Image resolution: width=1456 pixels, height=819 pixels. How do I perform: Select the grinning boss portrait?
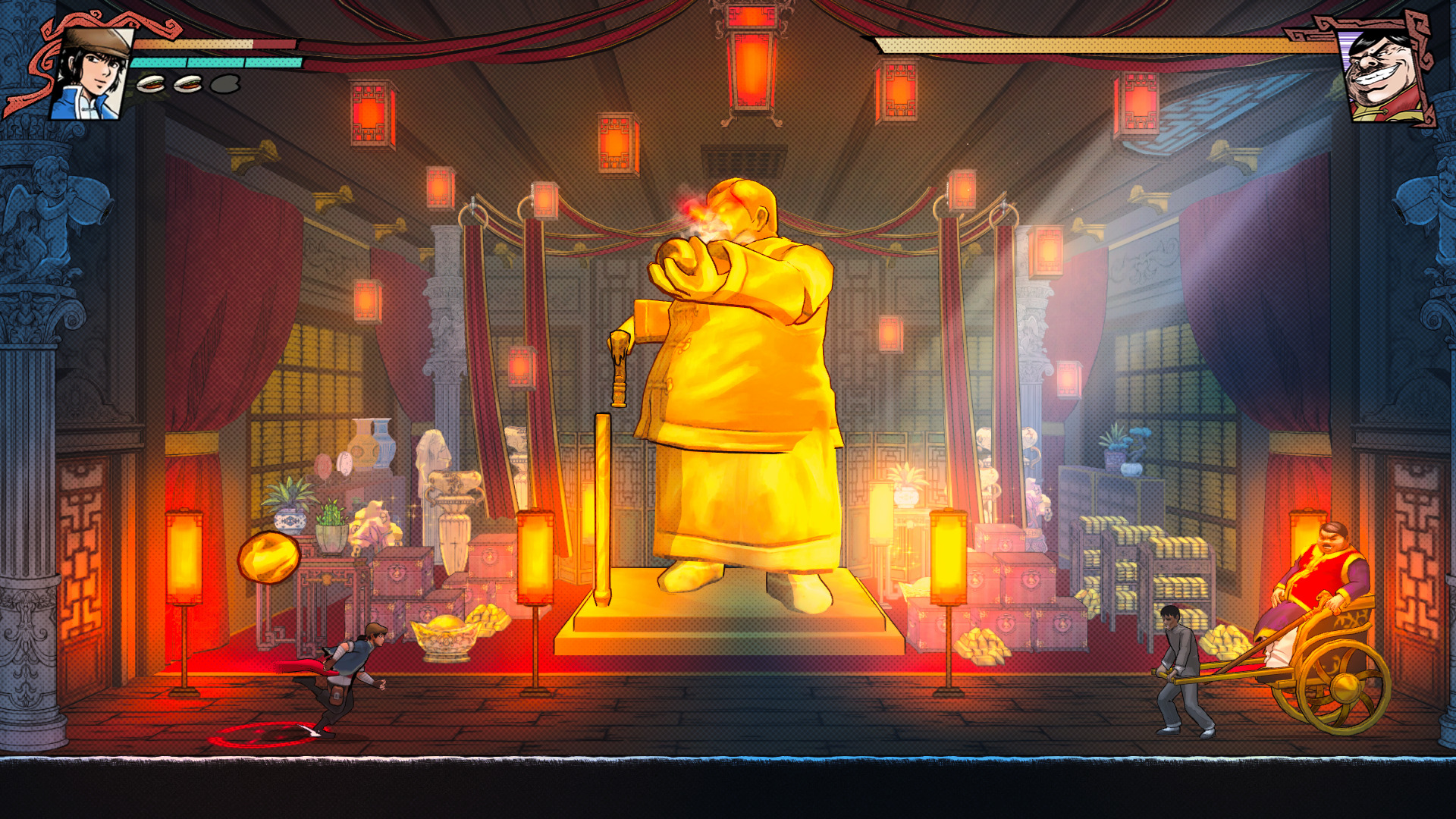click(x=1385, y=76)
